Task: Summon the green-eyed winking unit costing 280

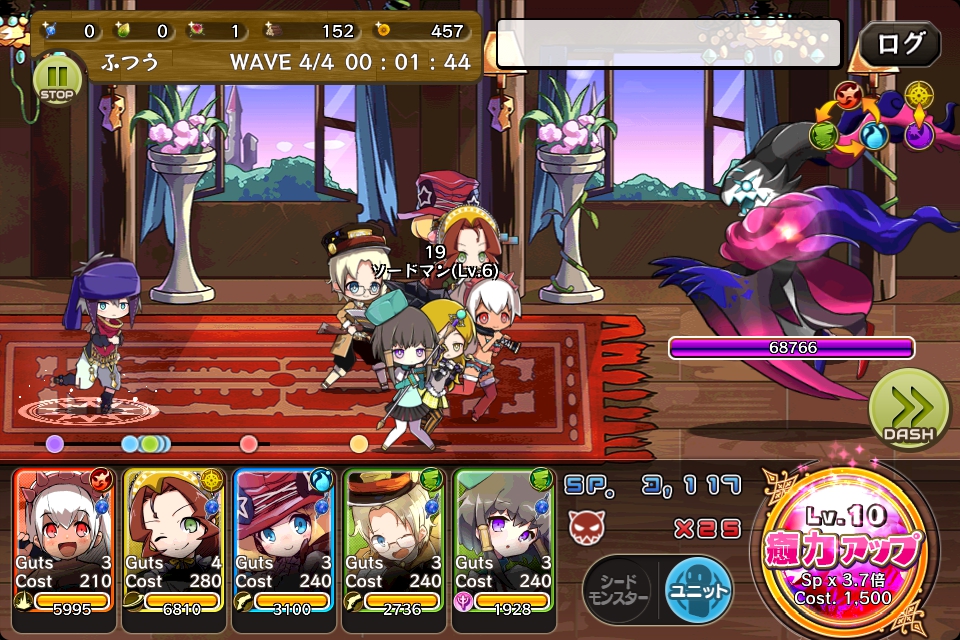Action: pyautogui.click(x=175, y=540)
